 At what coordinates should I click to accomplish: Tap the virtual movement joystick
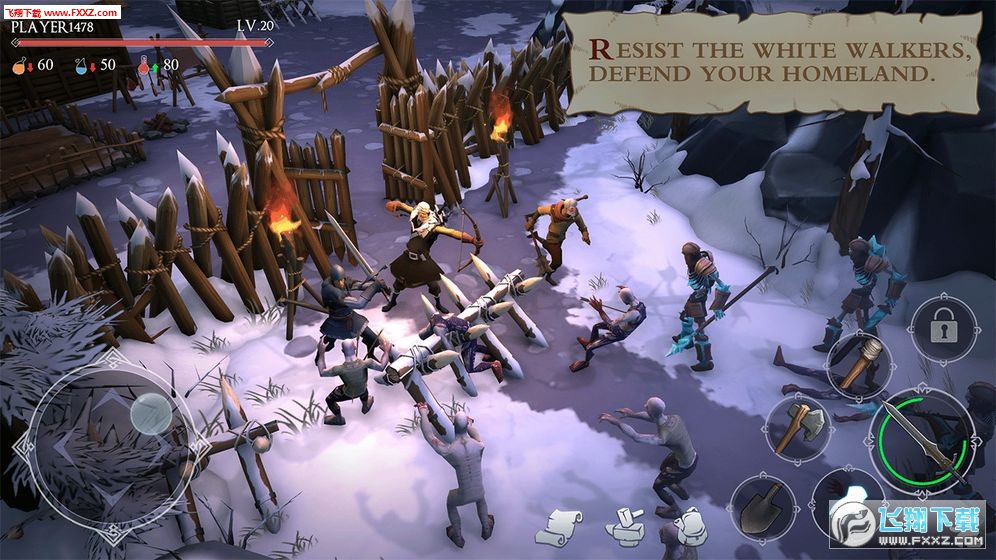(150, 410)
